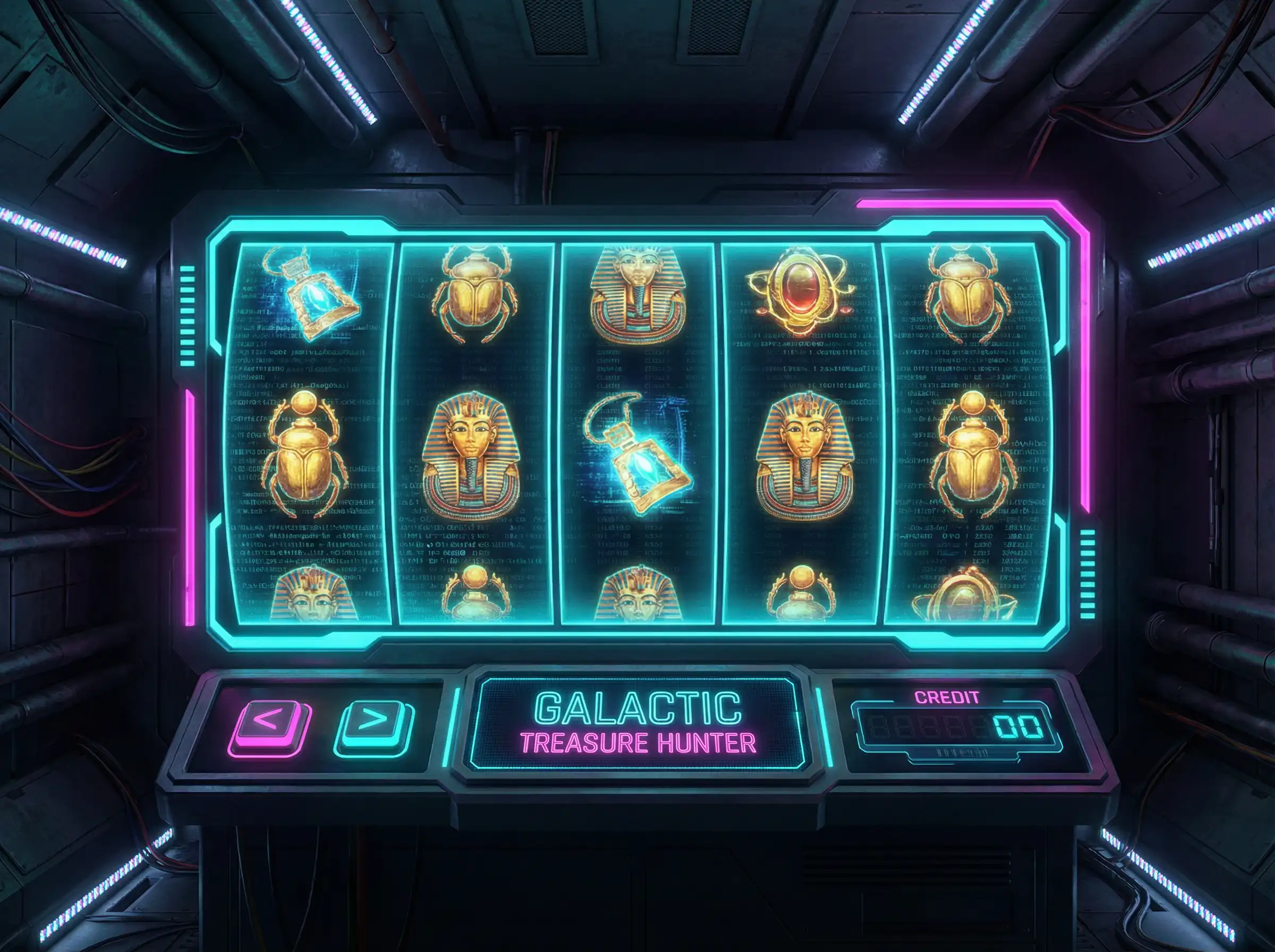Hit the cyan right arrow button
This screenshot has height=952, width=1275.
[374, 725]
